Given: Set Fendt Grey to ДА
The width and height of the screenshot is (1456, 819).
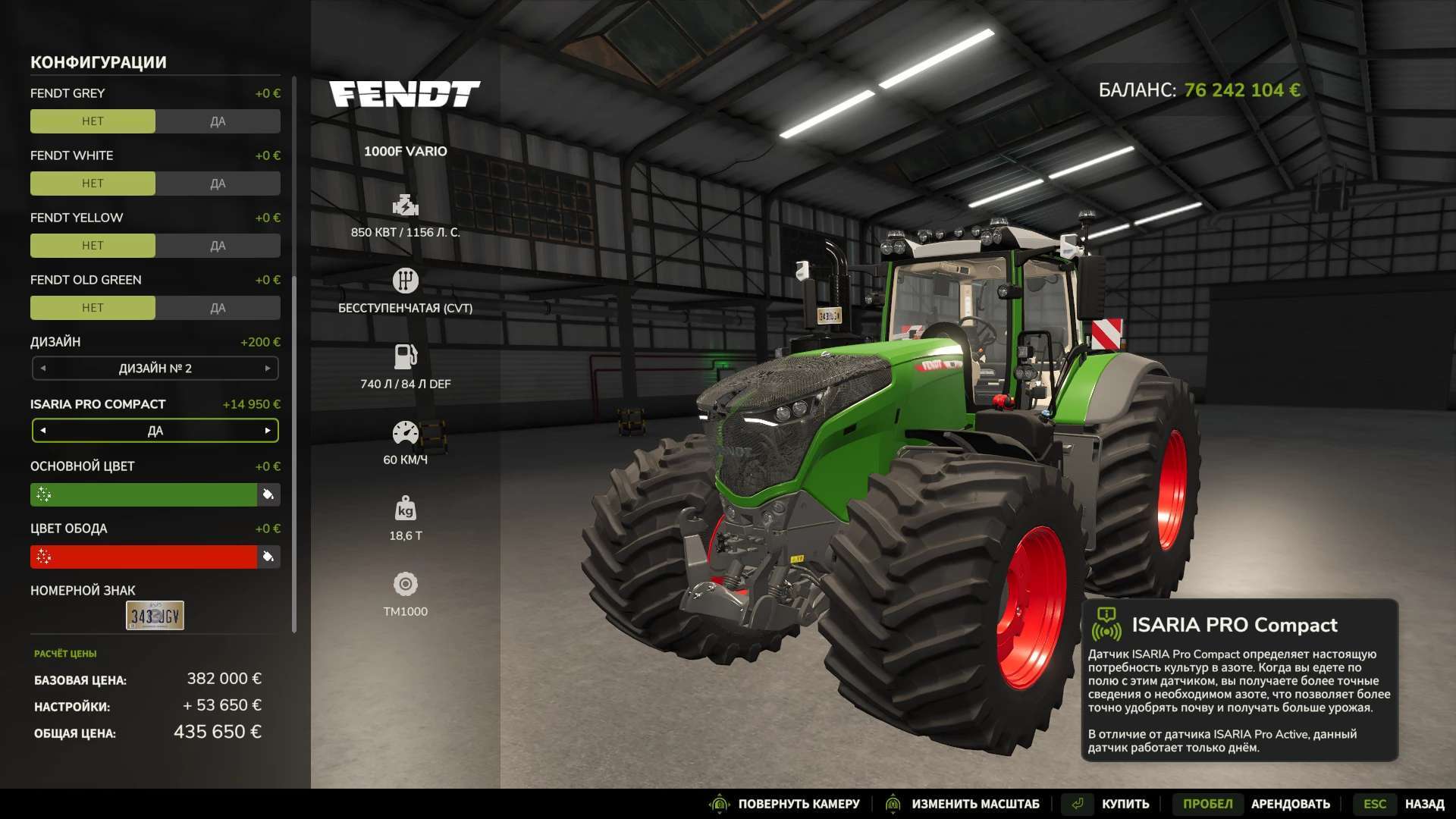Looking at the screenshot, I should point(218,121).
